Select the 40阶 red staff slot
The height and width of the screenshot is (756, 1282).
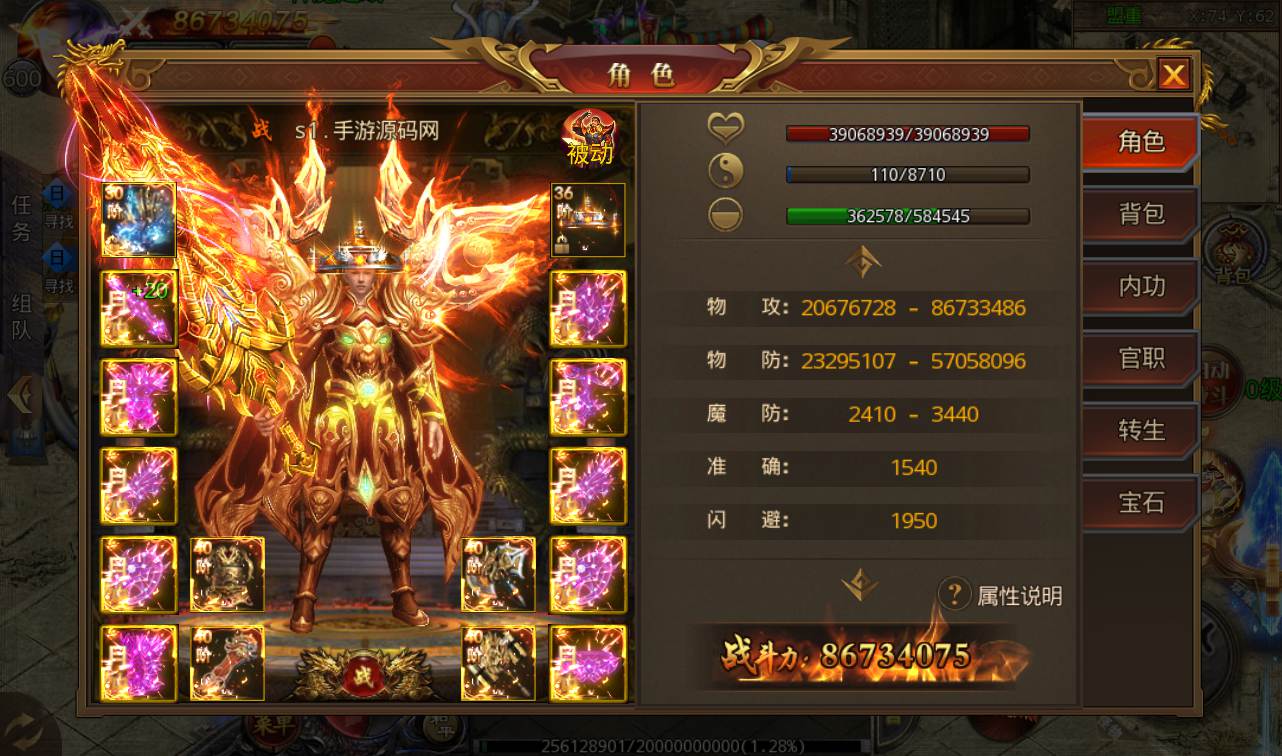coord(228,663)
